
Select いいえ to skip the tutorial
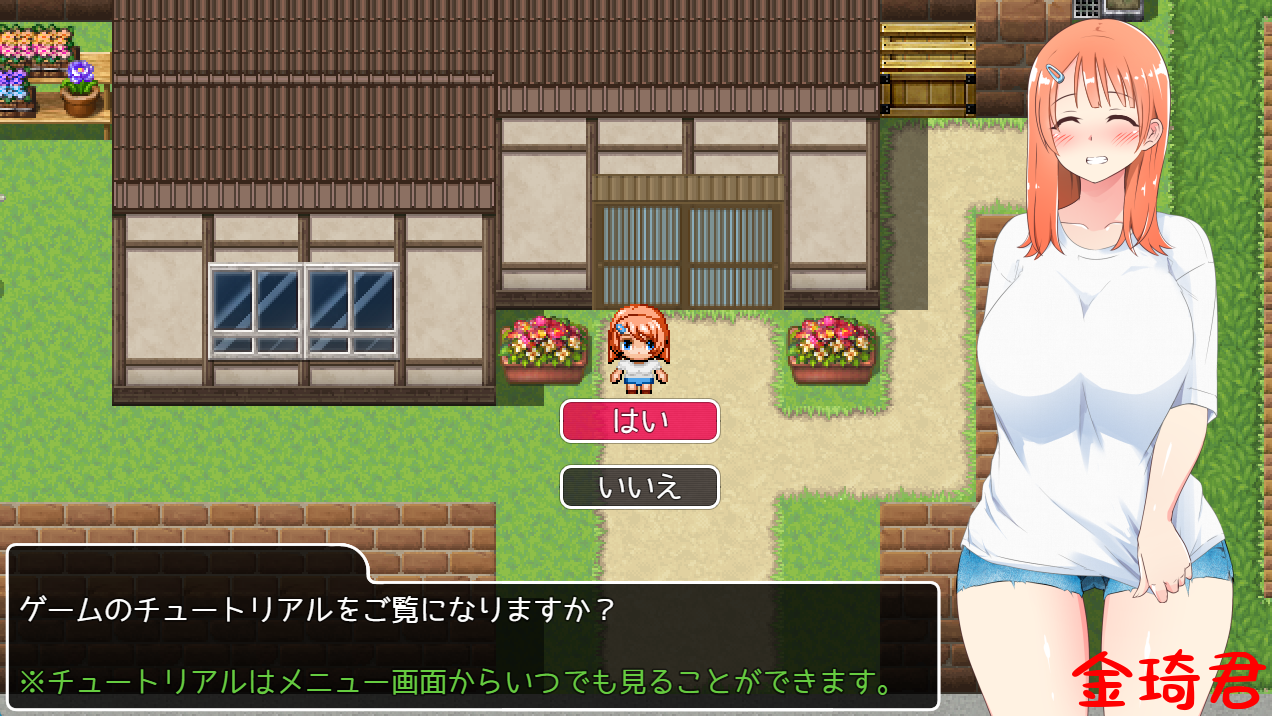click(x=639, y=487)
